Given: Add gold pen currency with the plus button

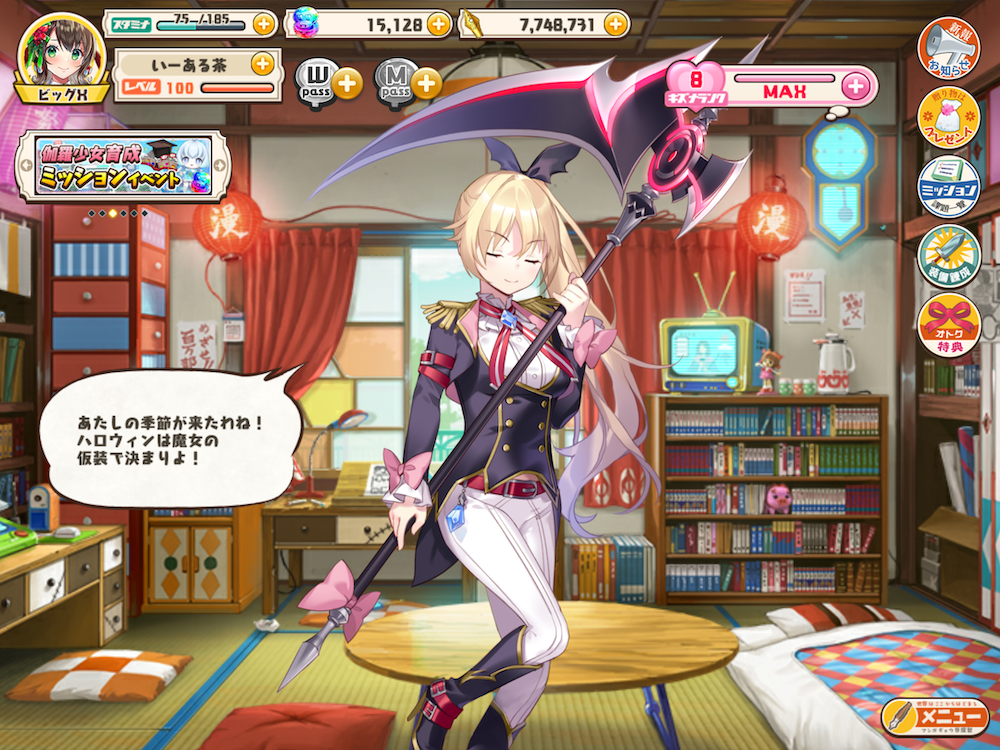Looking at the screenshot, I should (617, 23).
